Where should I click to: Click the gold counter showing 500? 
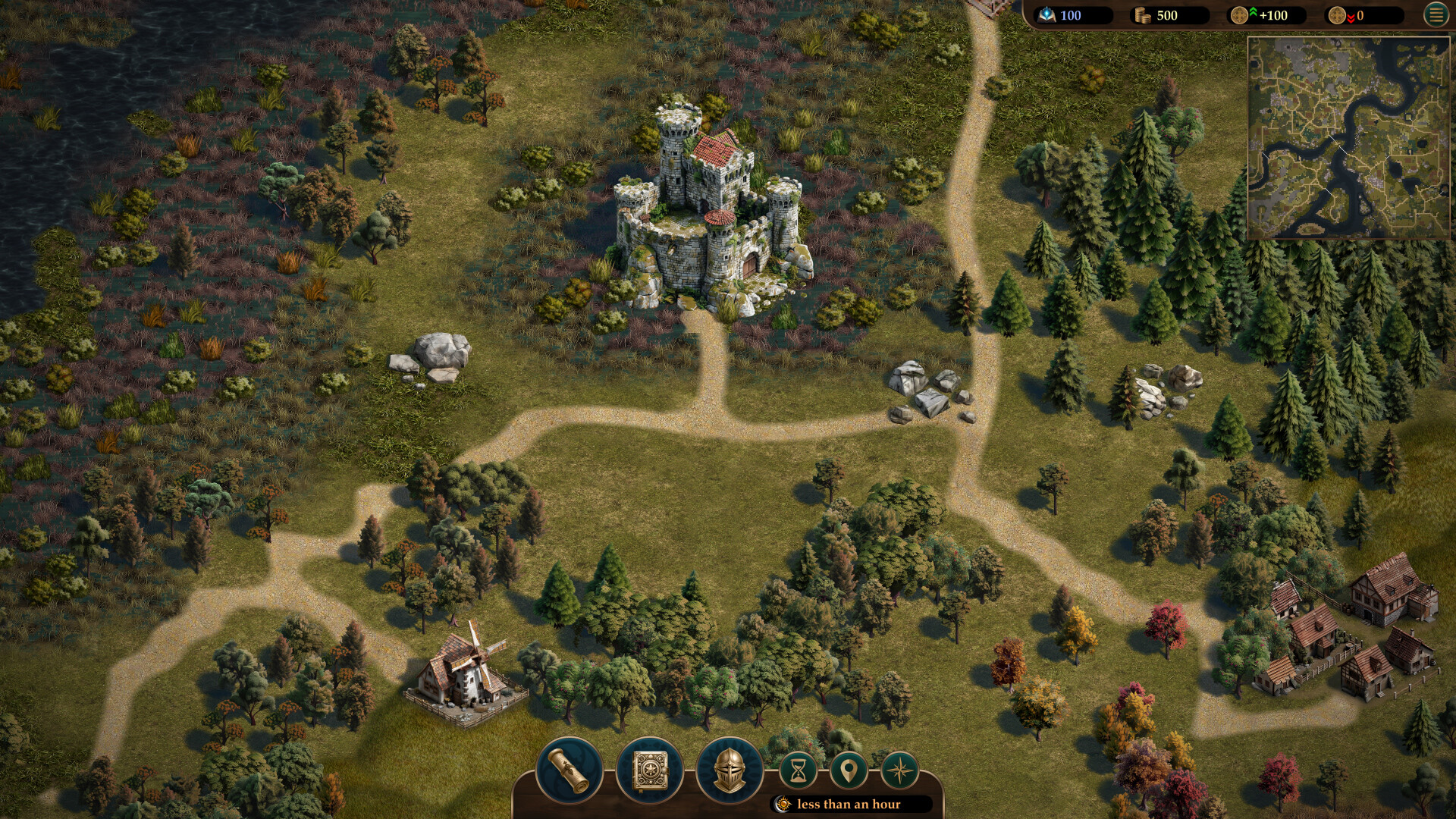[1168, 14]
